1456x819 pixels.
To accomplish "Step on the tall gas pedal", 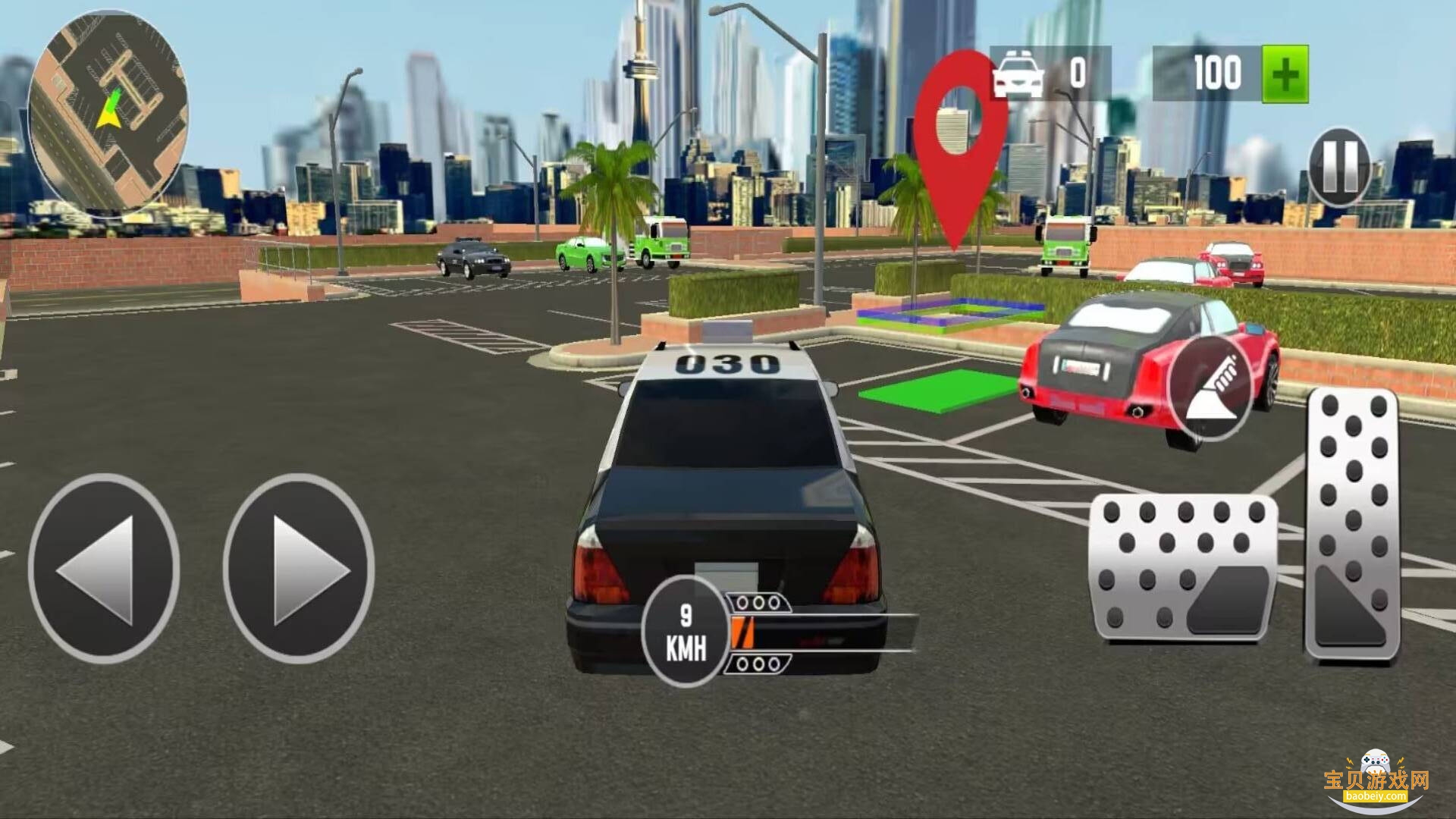I will [1352, 525].
